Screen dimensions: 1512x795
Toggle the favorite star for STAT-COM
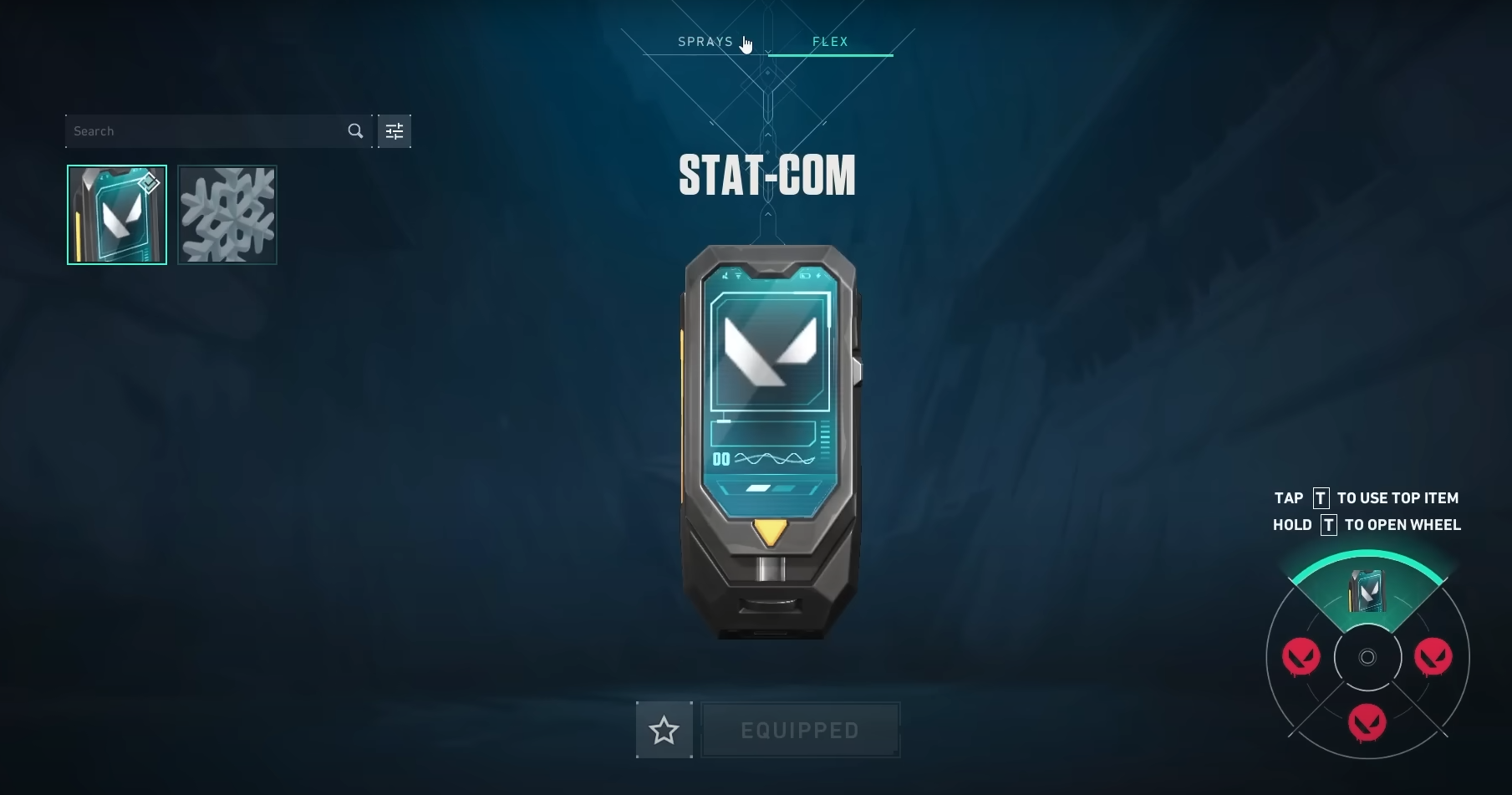point(664,729)
